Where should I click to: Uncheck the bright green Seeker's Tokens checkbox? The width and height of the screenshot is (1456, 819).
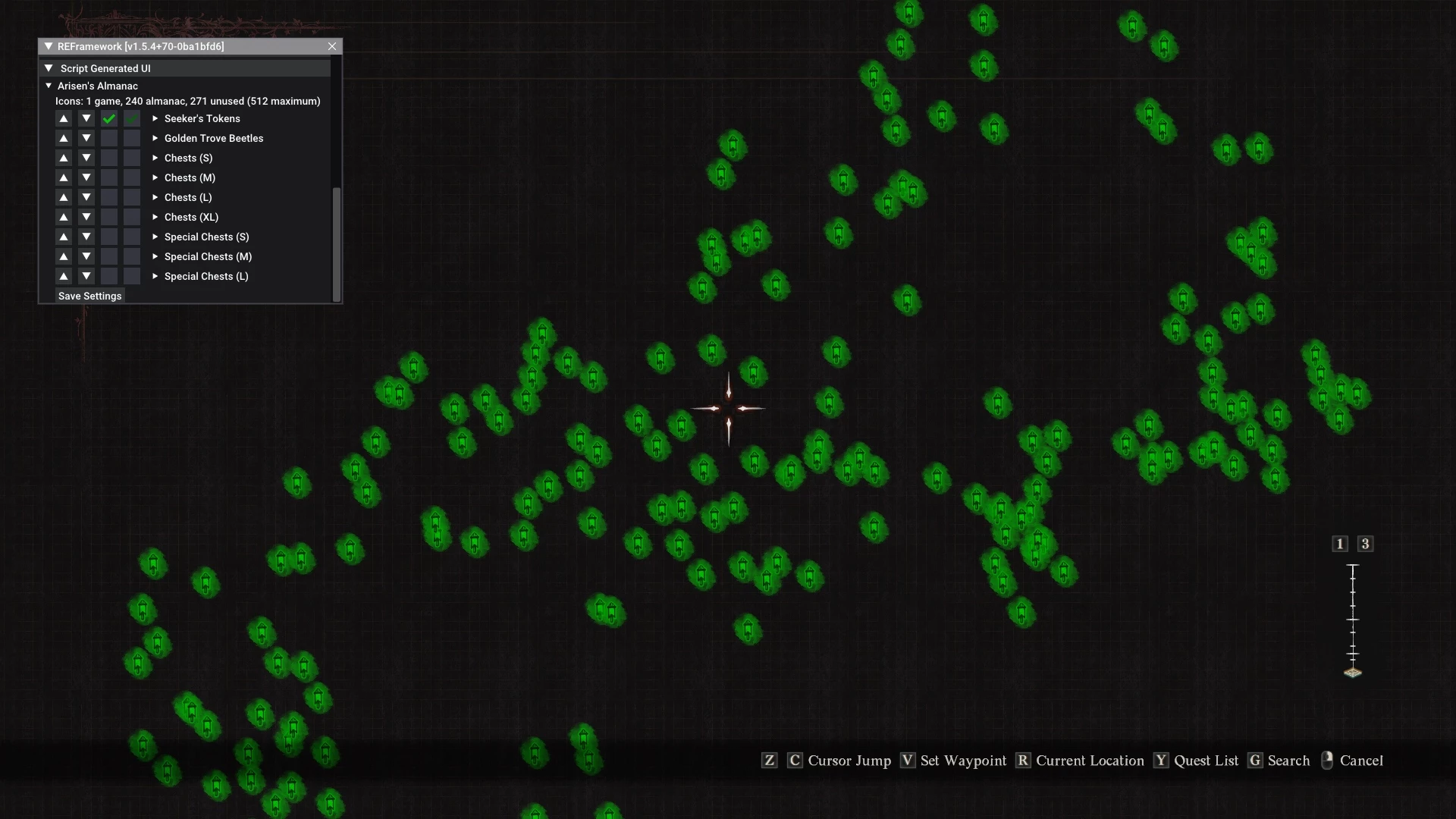pyautogui.click(x=109, y=118)
